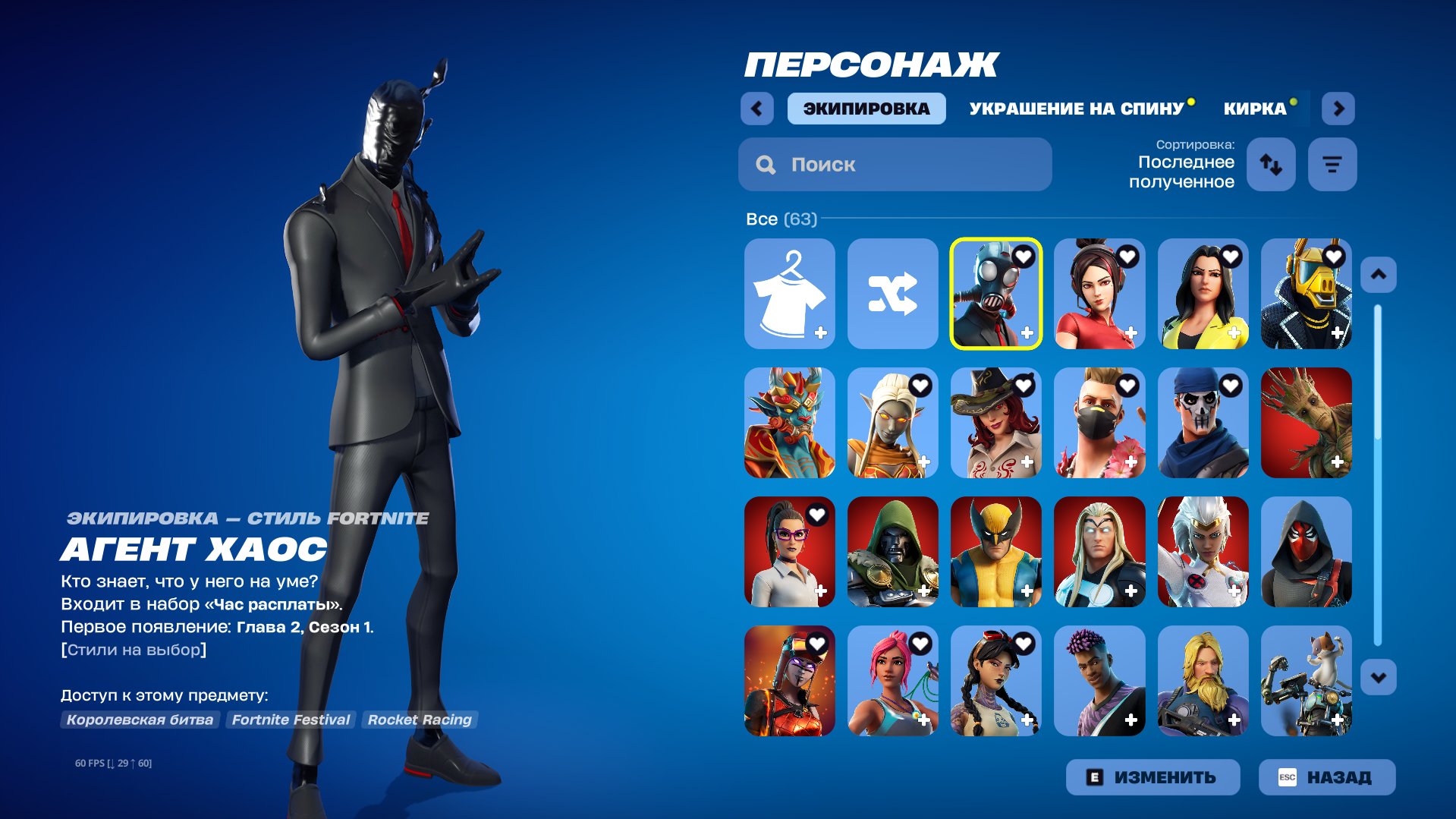Switch to the УКРАШЕНИЕ НА СПИНУ tab
Viewport: 1456px width, 819px height.
(x=1075, y=108)
